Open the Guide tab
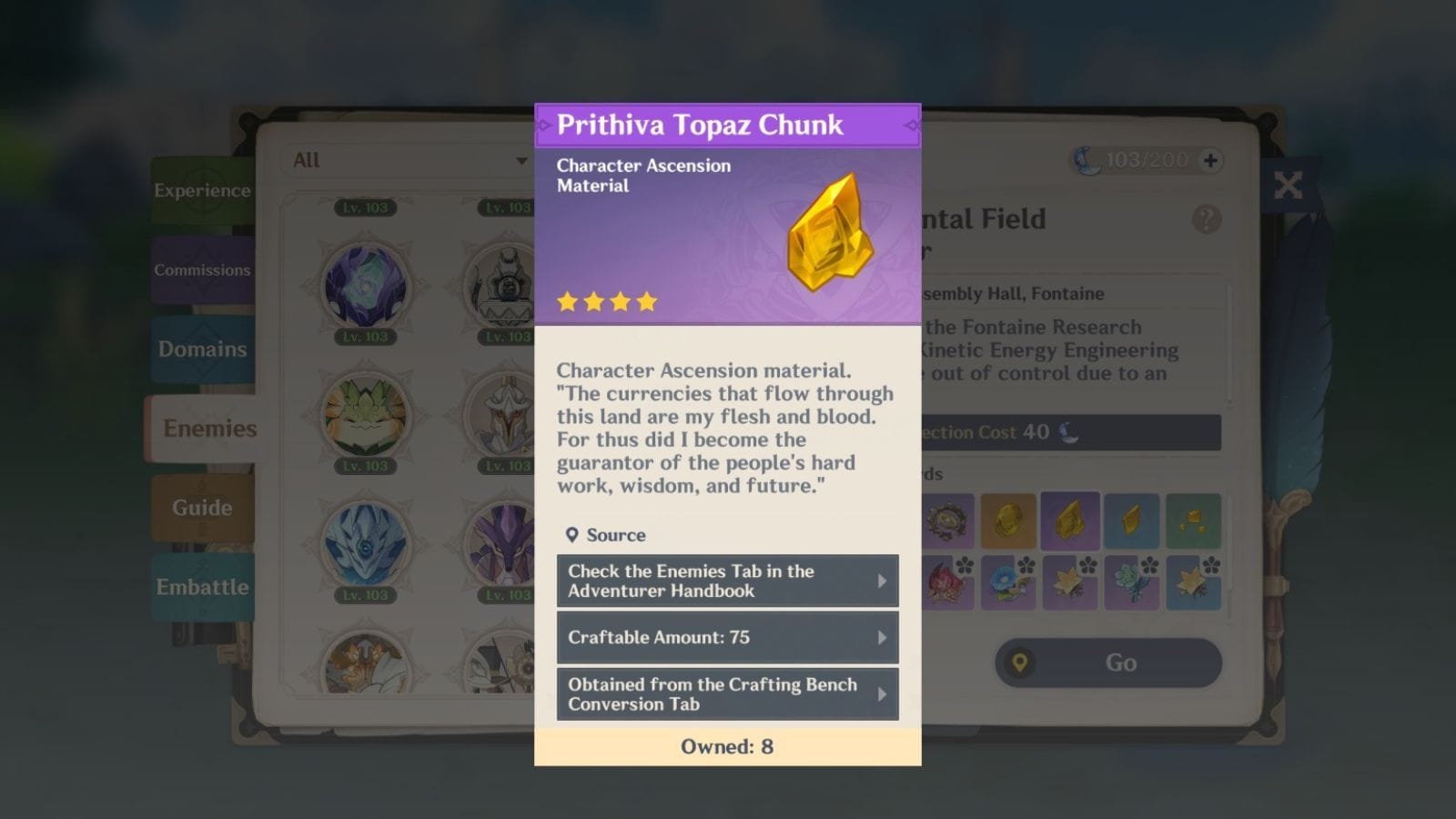The image size is (1456, 819). 204,508
